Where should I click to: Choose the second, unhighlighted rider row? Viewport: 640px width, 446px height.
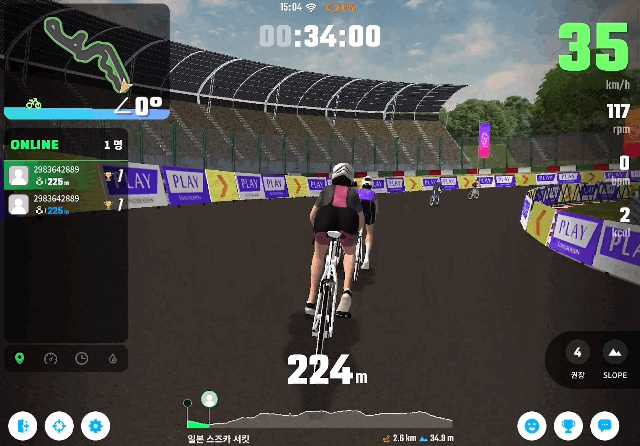[x=66, y=205]
